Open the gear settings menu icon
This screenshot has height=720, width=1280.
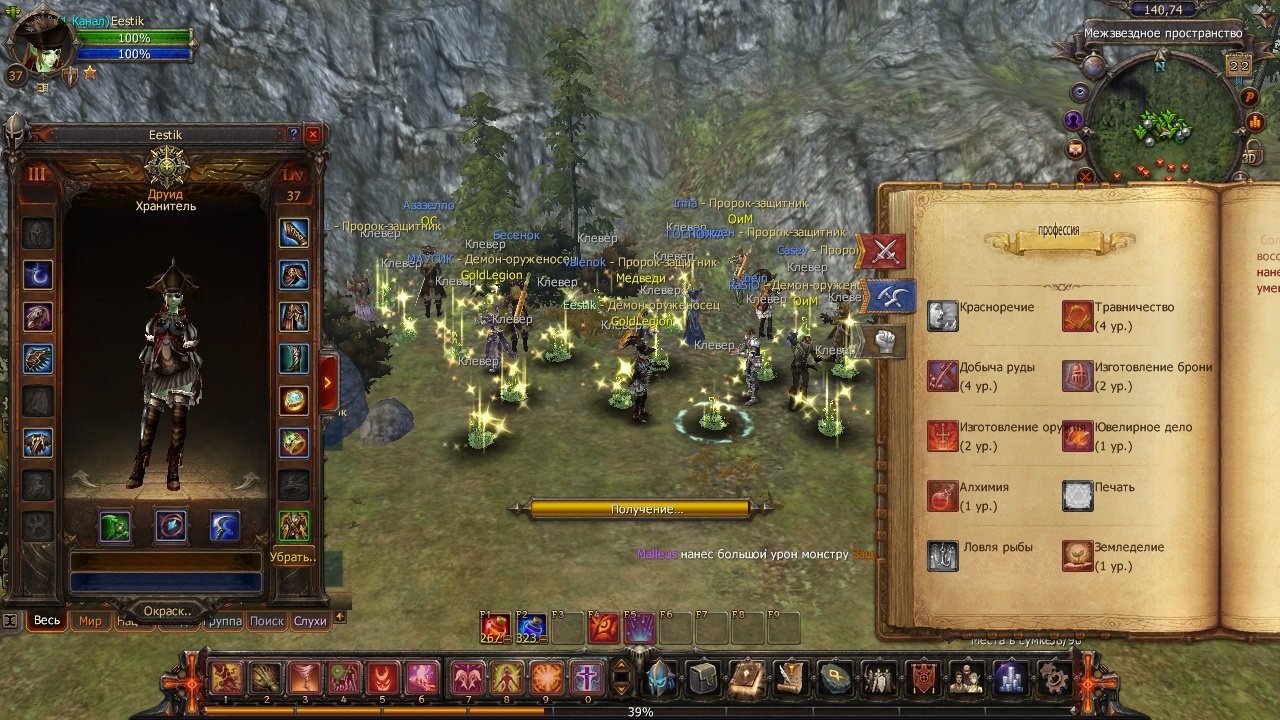pos(1052,678)
